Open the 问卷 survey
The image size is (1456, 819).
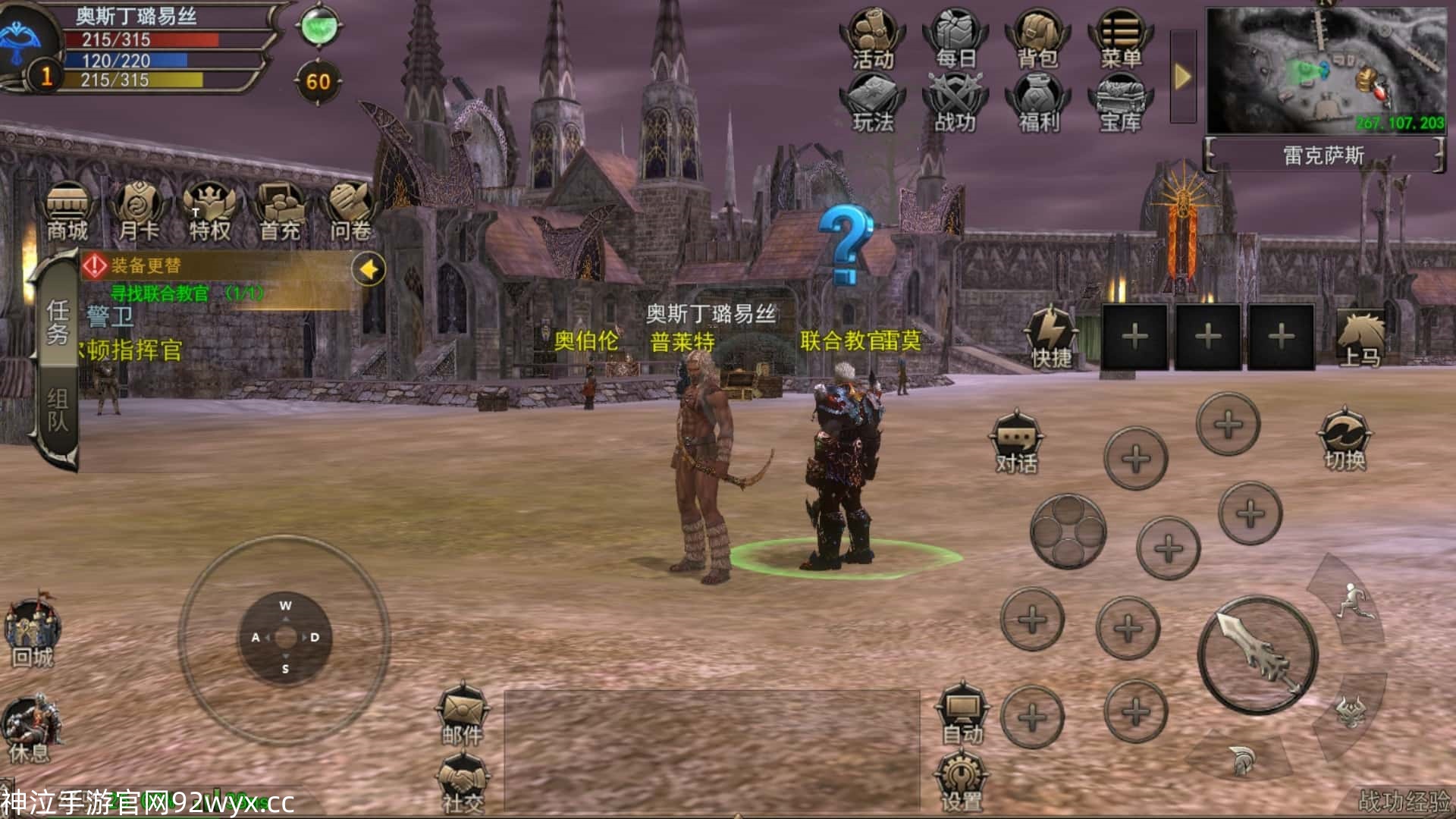350,212
